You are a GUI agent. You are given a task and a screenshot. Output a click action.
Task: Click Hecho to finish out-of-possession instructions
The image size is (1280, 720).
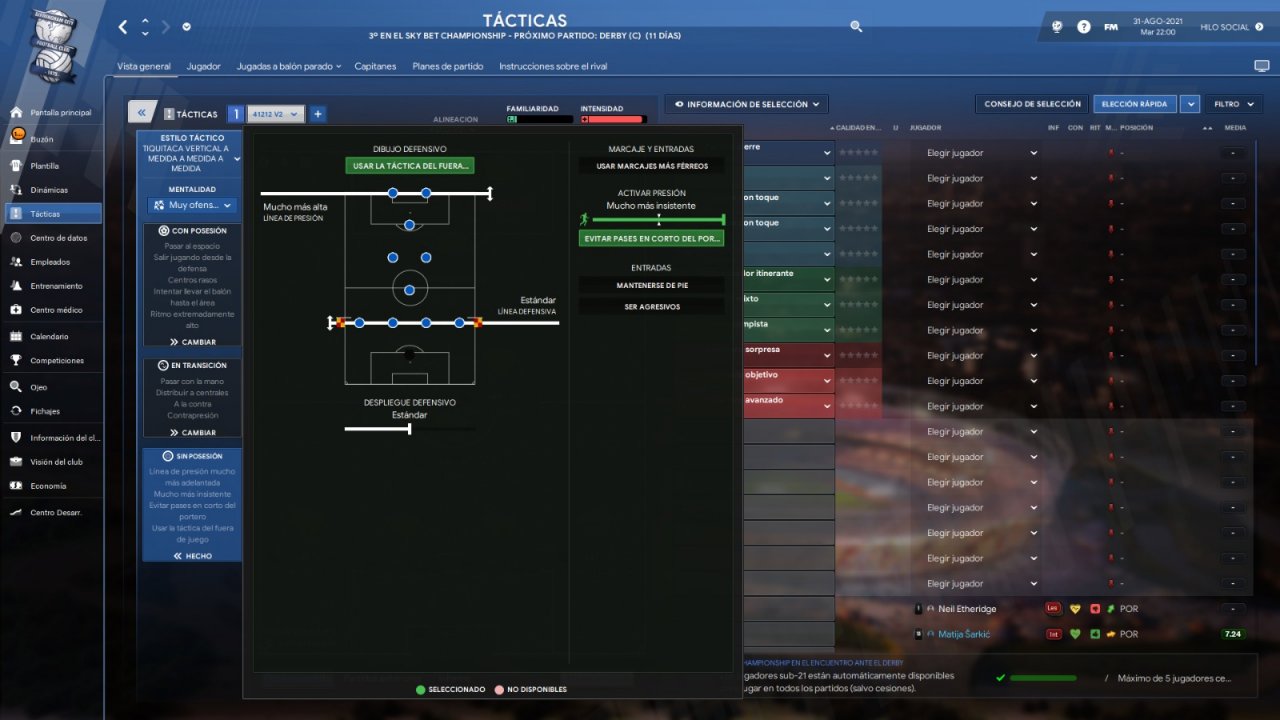[192, 556]
